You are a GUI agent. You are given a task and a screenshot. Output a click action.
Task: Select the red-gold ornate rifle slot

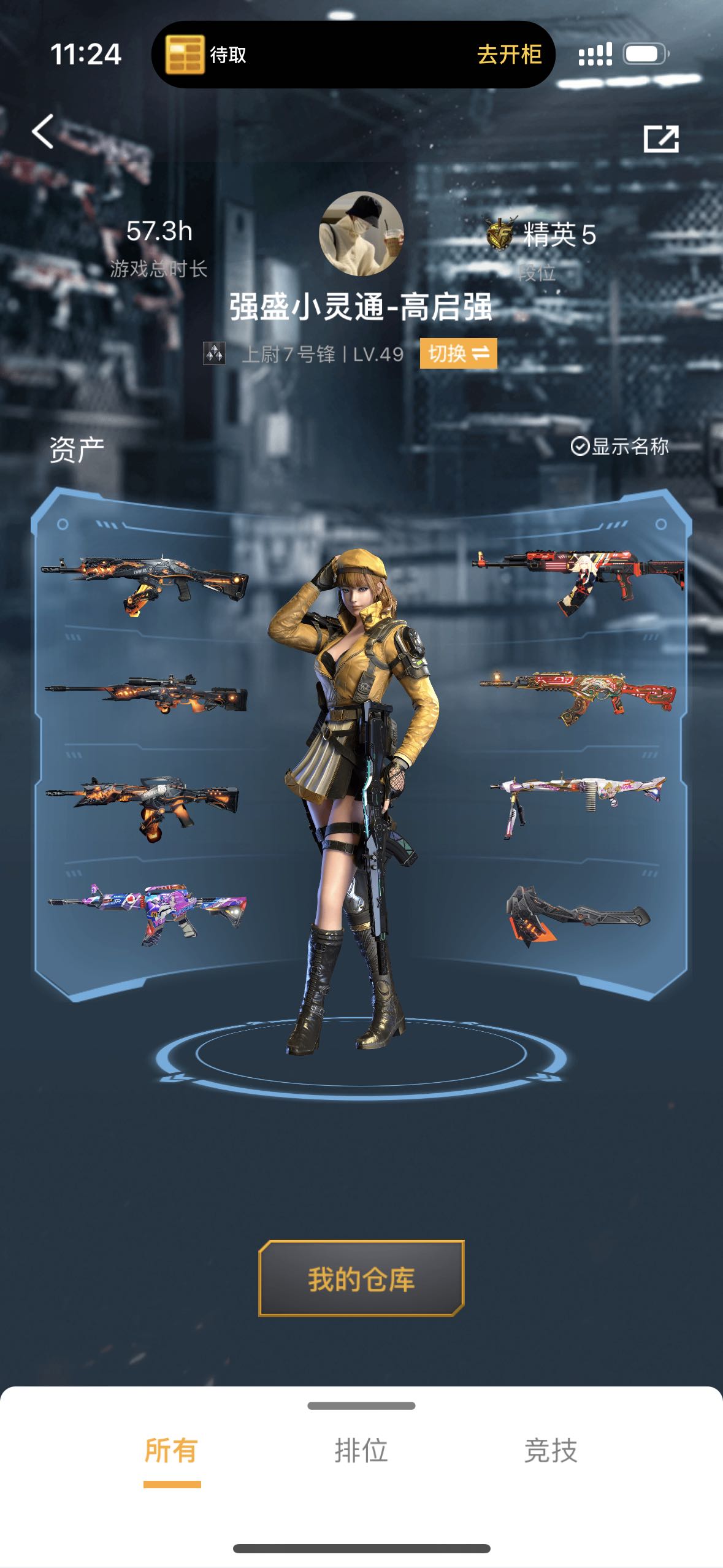tap(578, 696)
